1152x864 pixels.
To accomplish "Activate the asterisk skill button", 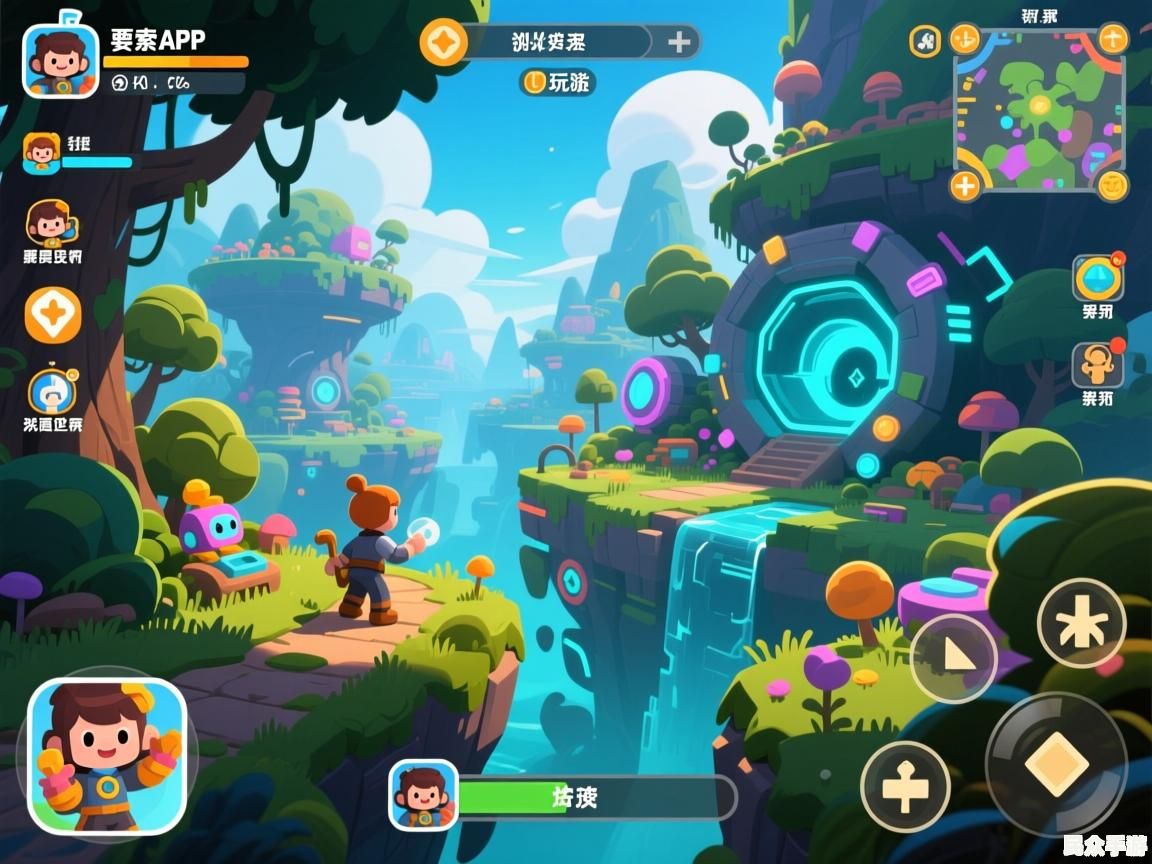I will point(1081,624).
